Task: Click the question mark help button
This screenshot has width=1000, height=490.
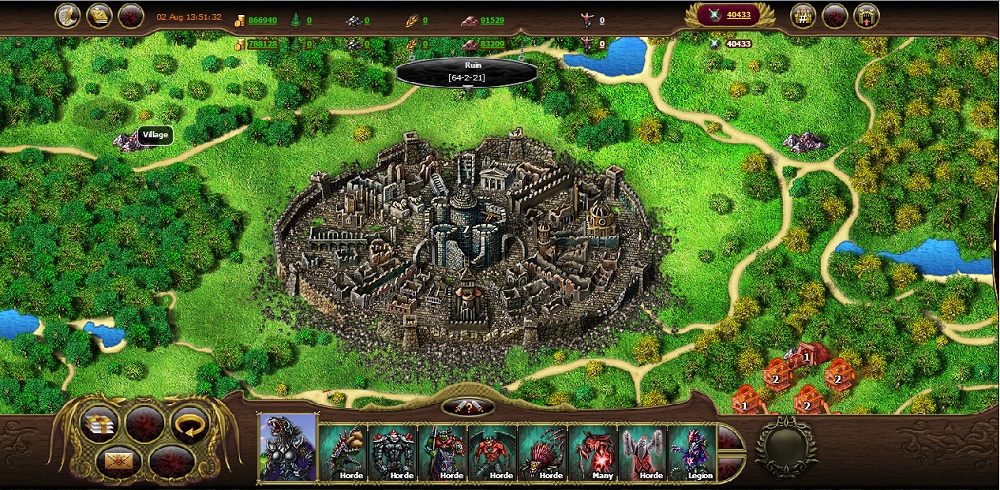Action: (468, 406)
